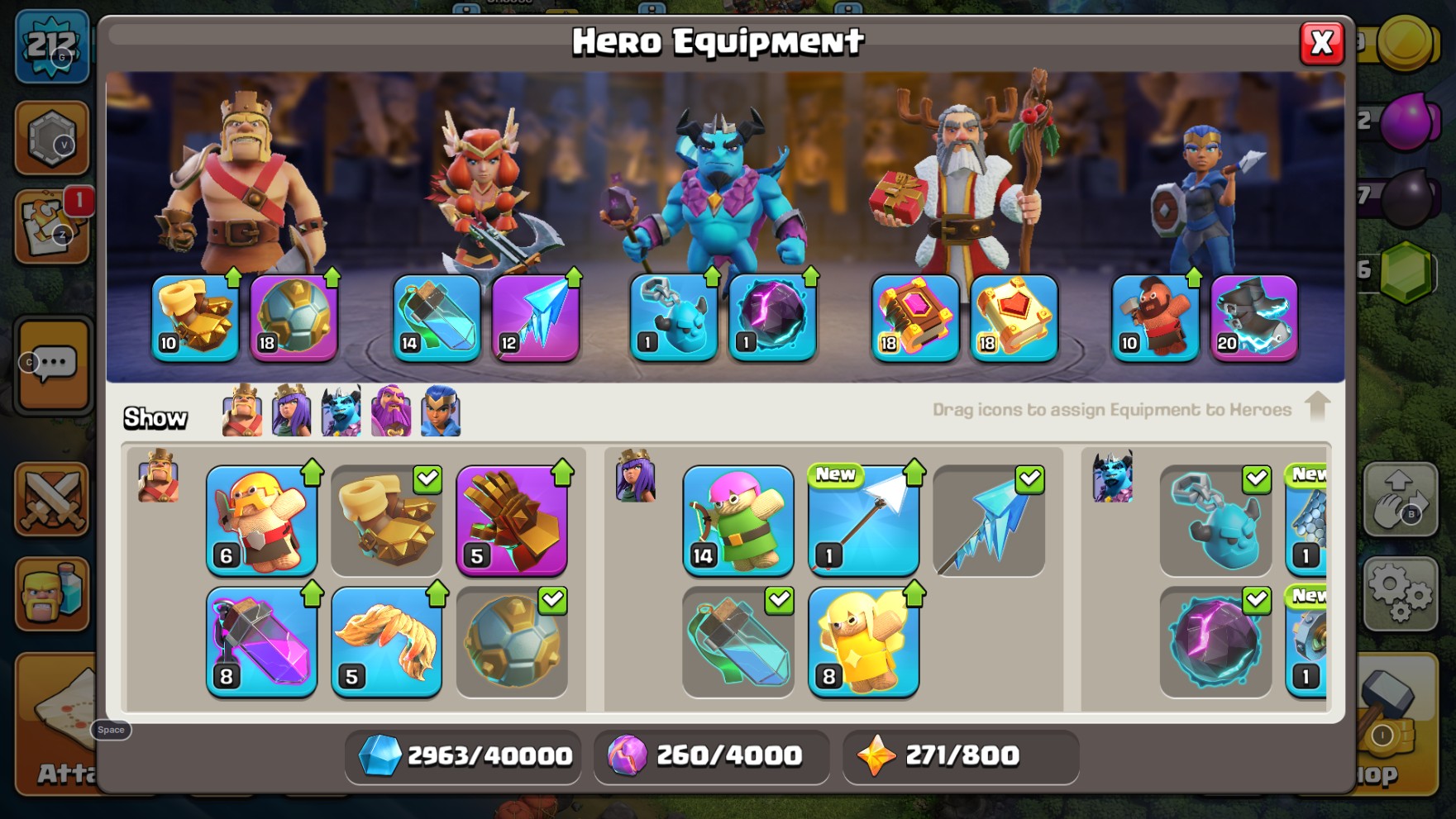Click the equipped Seeking Shield slot
The height and width of the screenshot is (819, 1456).
click(x=1155, y=318)
